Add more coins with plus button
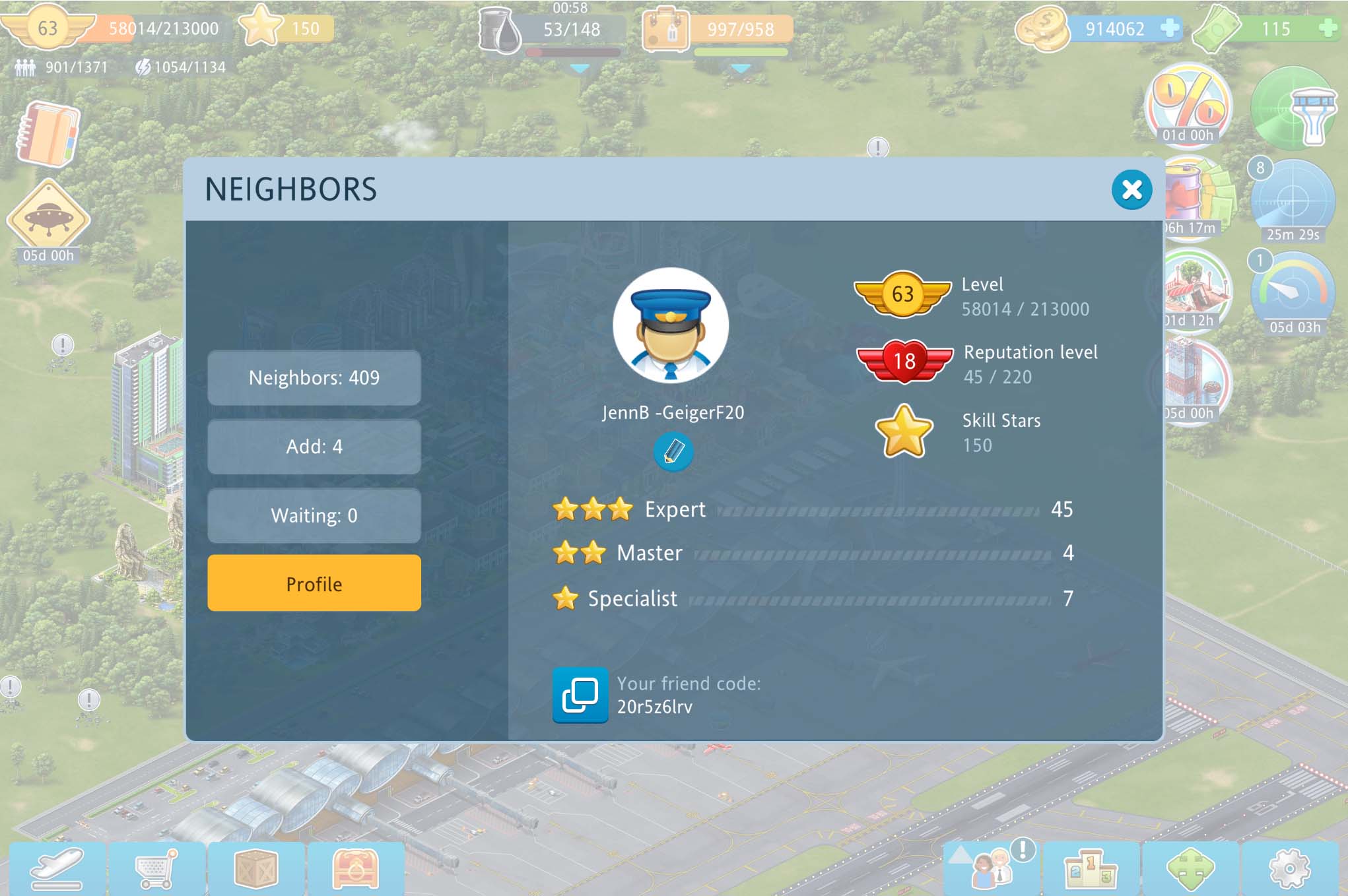This screenshot has height=896, width=1348. click(1169, 28)
